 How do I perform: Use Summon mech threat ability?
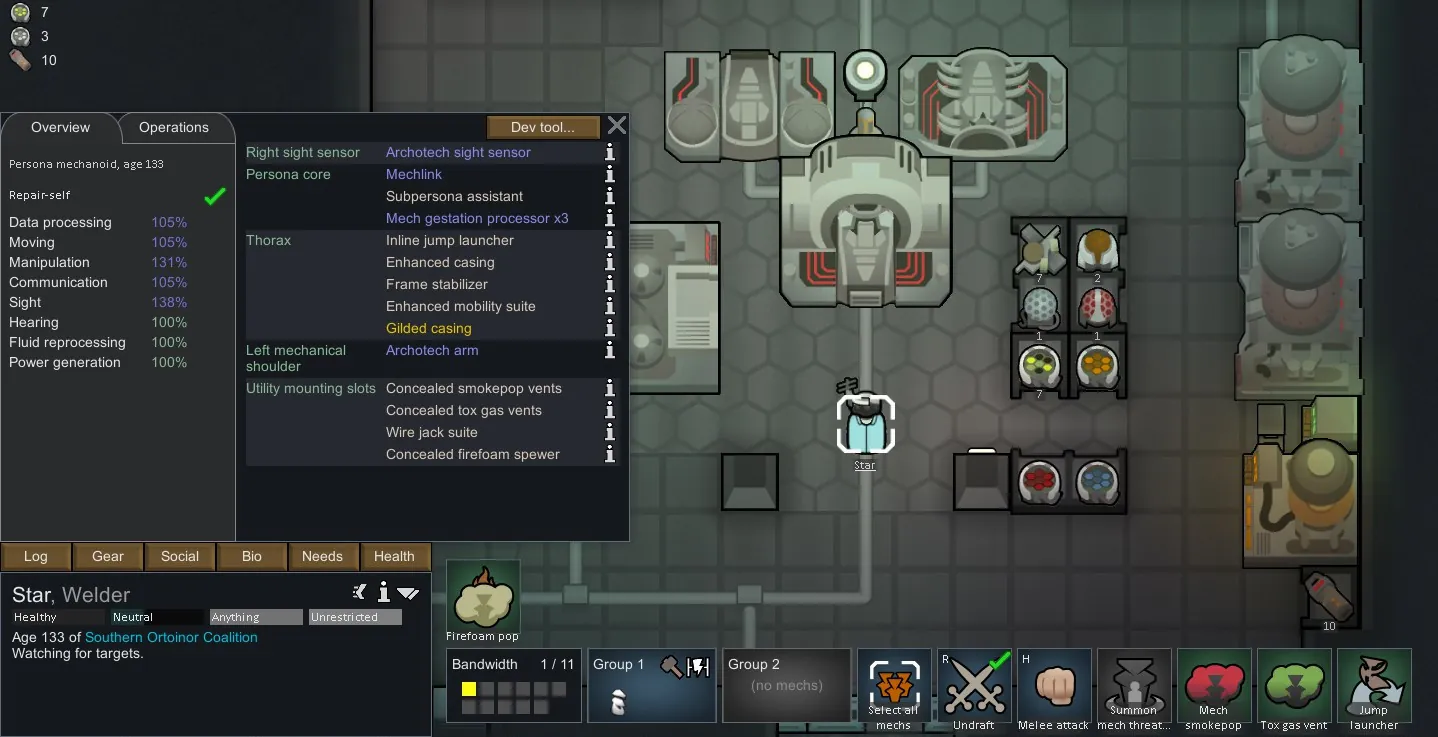tap(1134, 689)
